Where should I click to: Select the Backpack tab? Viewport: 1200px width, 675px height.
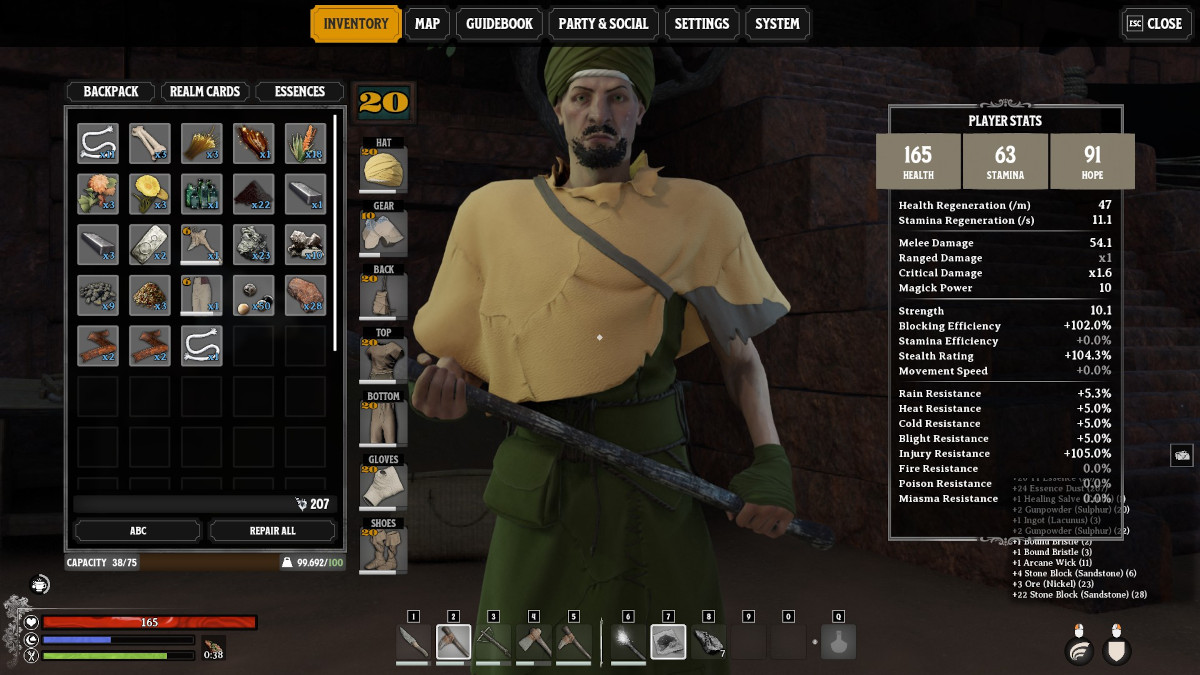[x=111, y=91]
